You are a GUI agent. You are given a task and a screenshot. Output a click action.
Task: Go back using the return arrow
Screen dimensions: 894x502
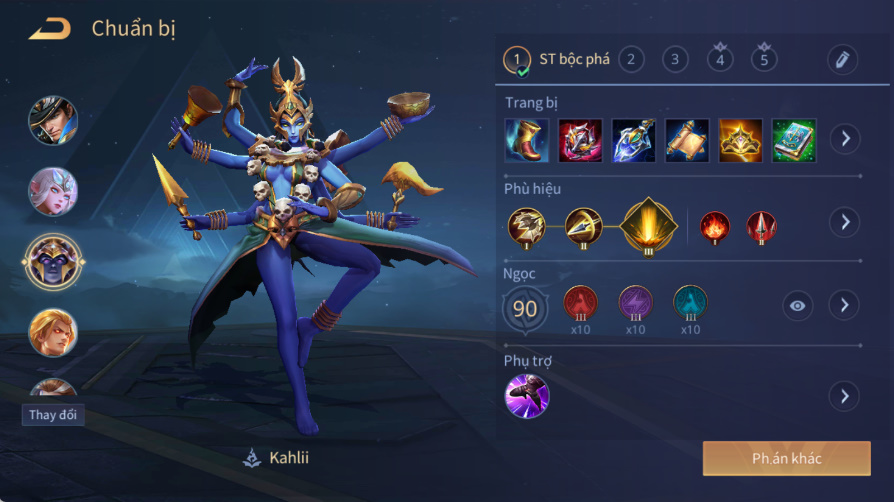coord(50,29)
